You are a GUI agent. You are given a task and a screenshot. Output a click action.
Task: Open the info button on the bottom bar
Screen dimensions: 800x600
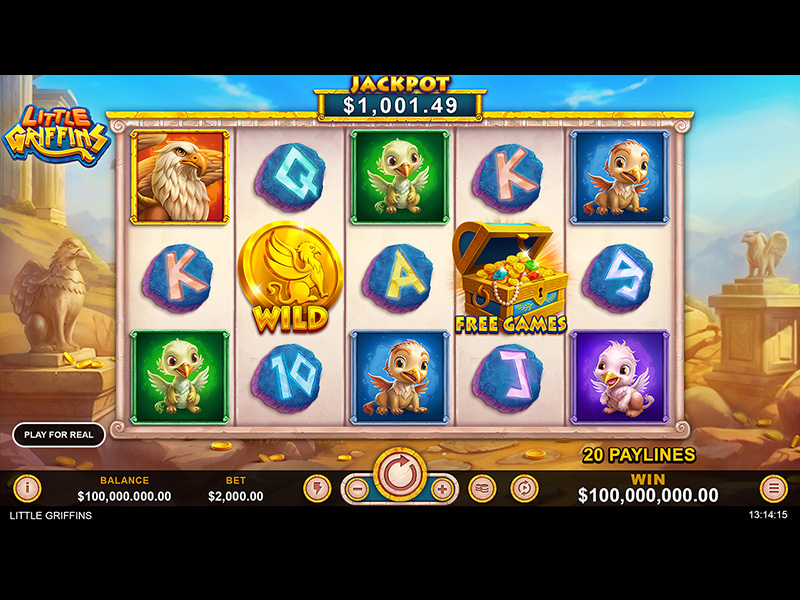(27, 489)
